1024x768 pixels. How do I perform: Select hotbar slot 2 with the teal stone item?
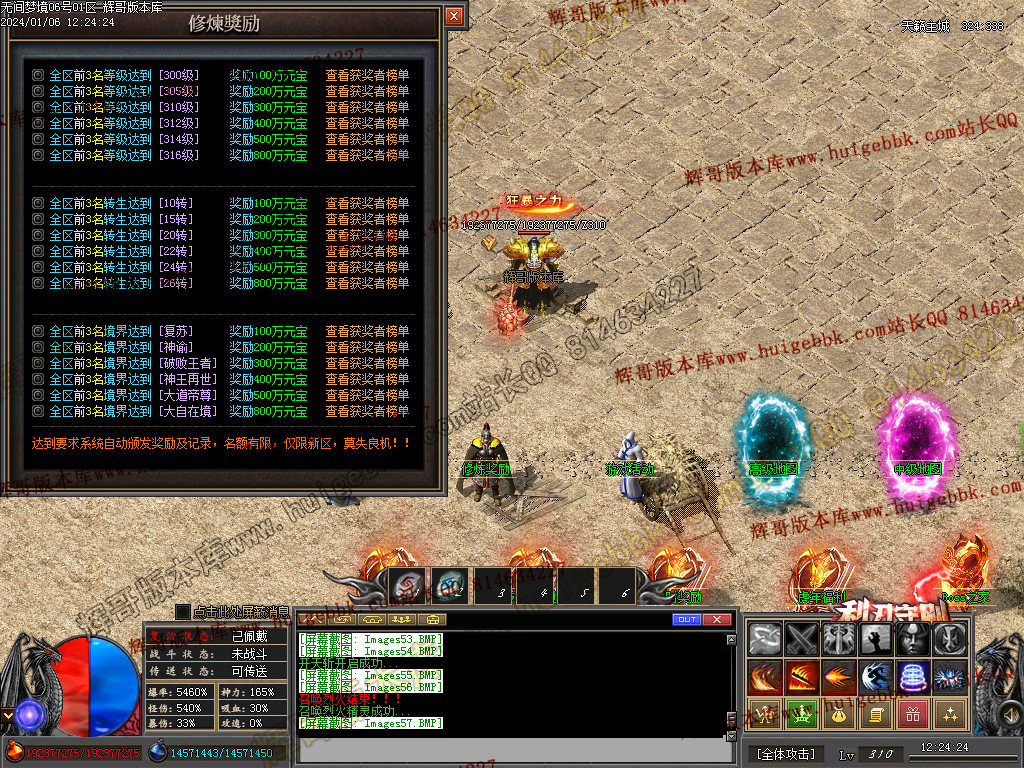point(449,587)
